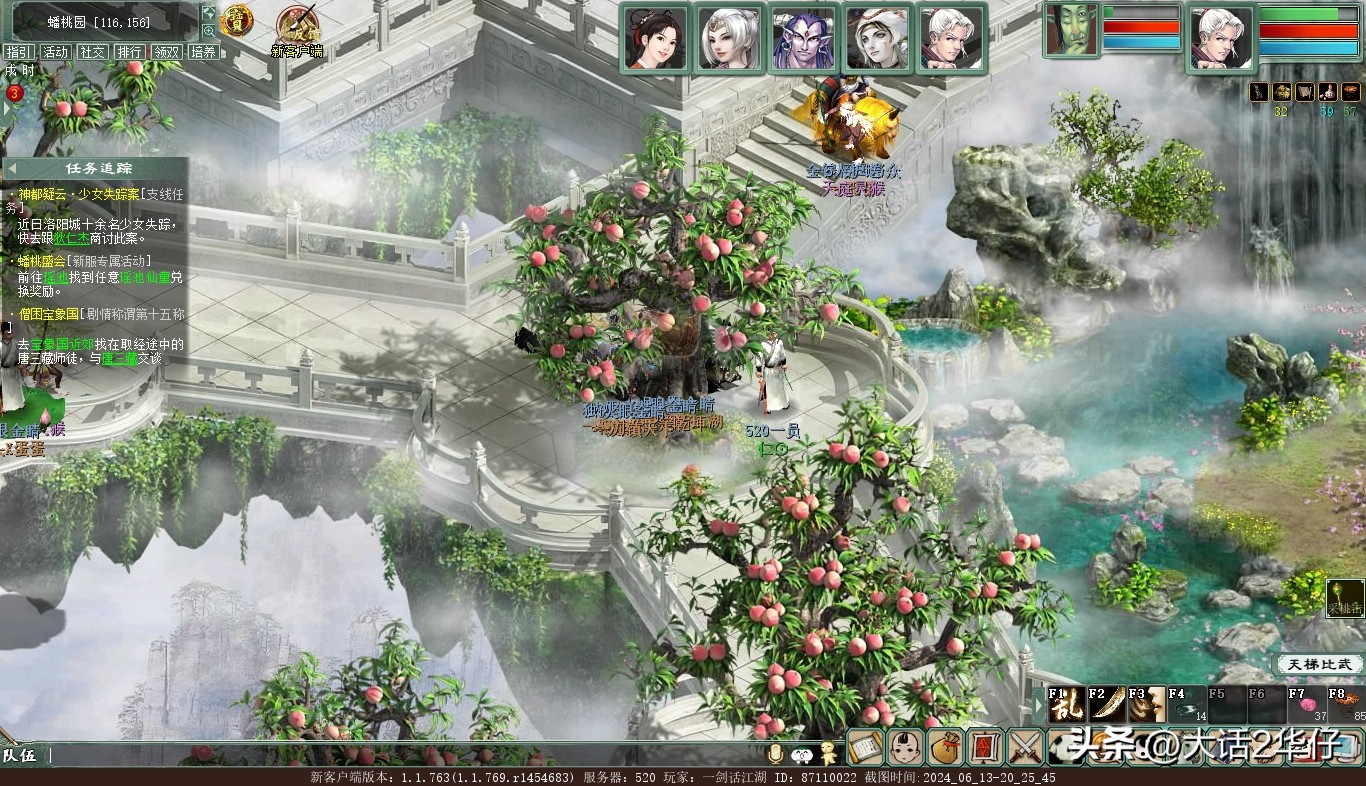The width and height of the screenshot is (1366, 786).
Task: Open the 培养 training menu
Action: pyautogui.click(x=203, y=52)
